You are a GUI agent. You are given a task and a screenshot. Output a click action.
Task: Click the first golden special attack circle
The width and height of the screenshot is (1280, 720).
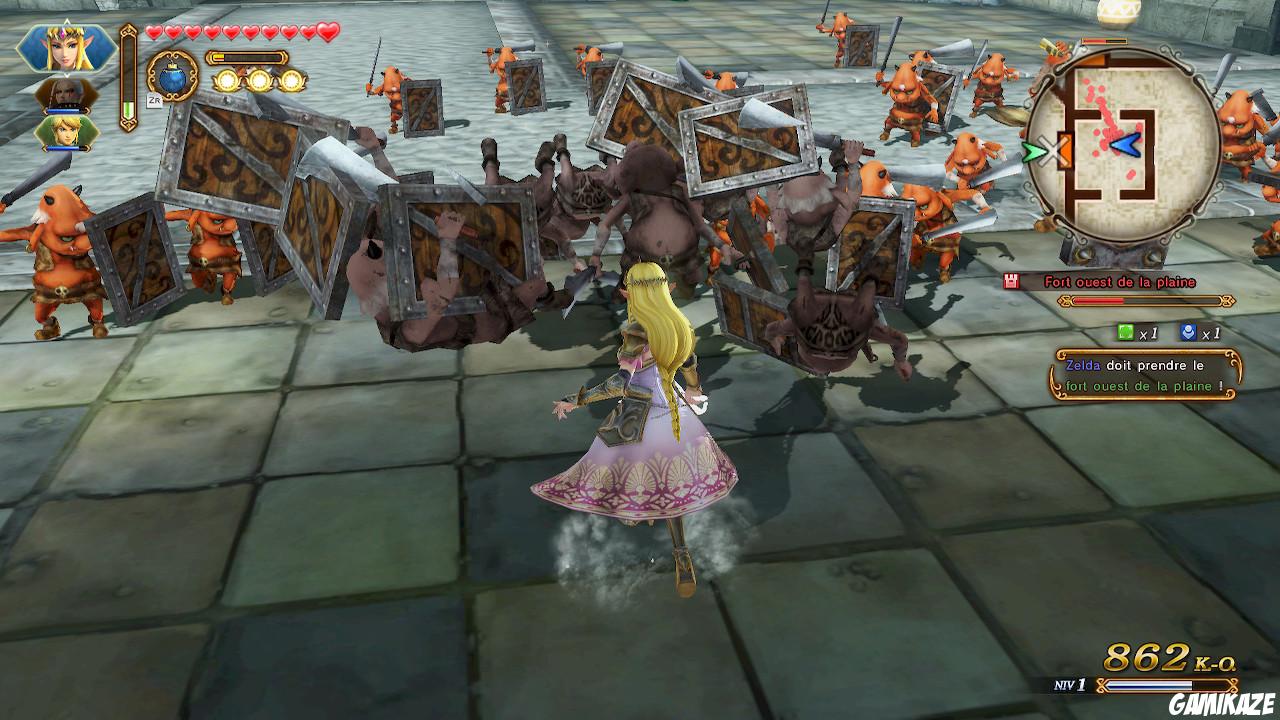pos(229,80)
